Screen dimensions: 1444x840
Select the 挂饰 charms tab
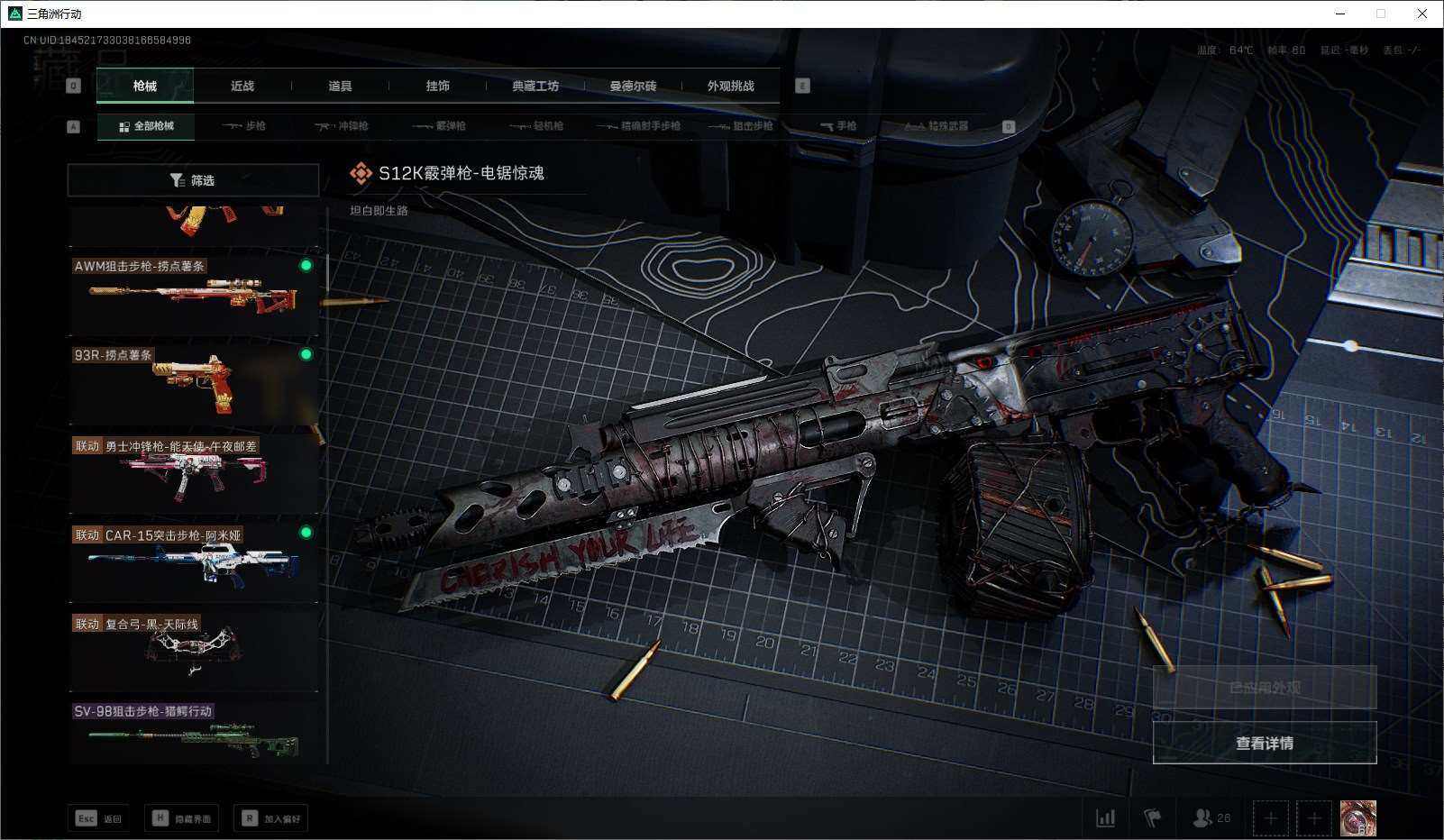tap(437, 87)
